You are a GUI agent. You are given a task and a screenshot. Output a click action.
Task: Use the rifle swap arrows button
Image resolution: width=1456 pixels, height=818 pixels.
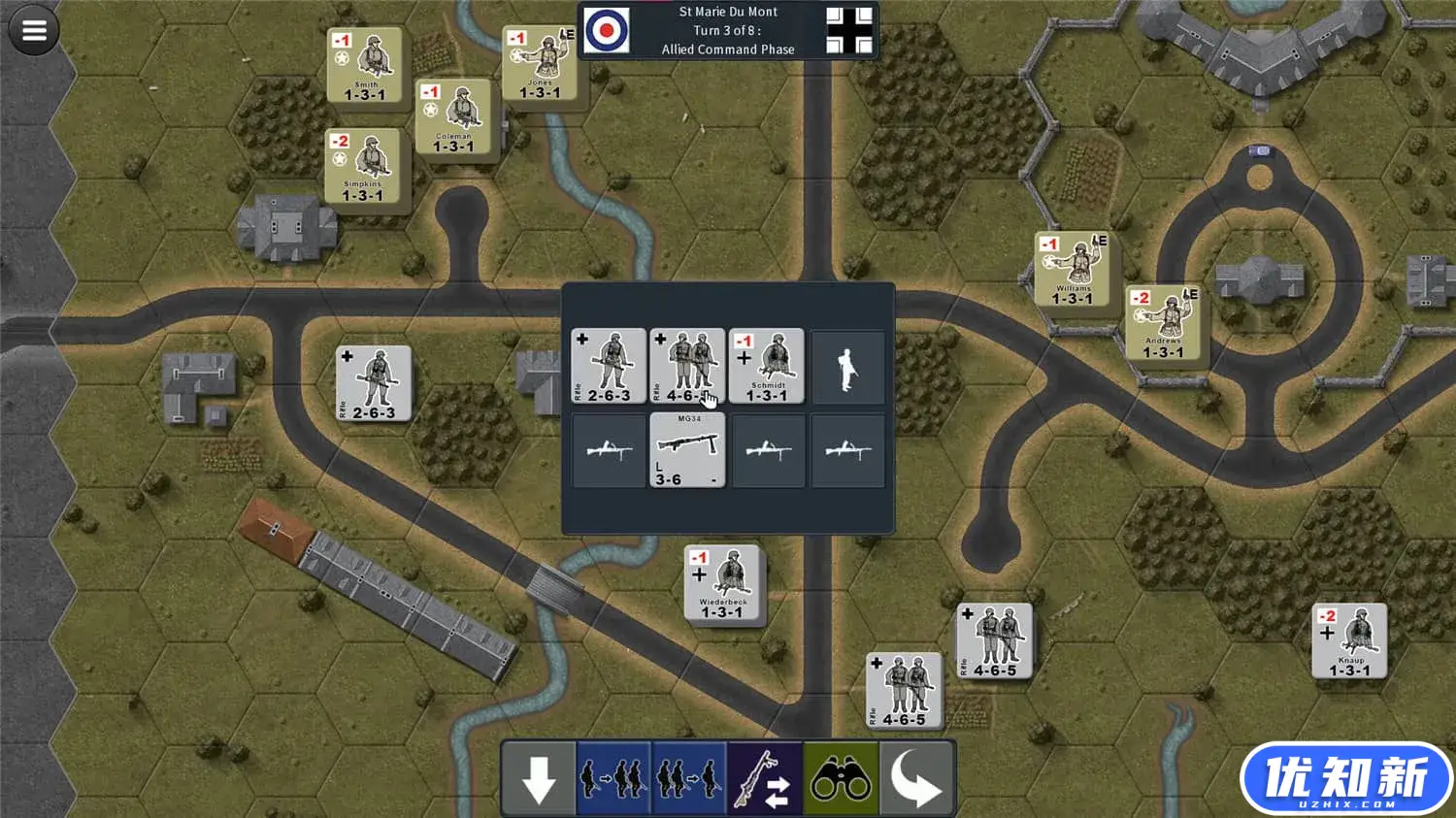[765, 778]
